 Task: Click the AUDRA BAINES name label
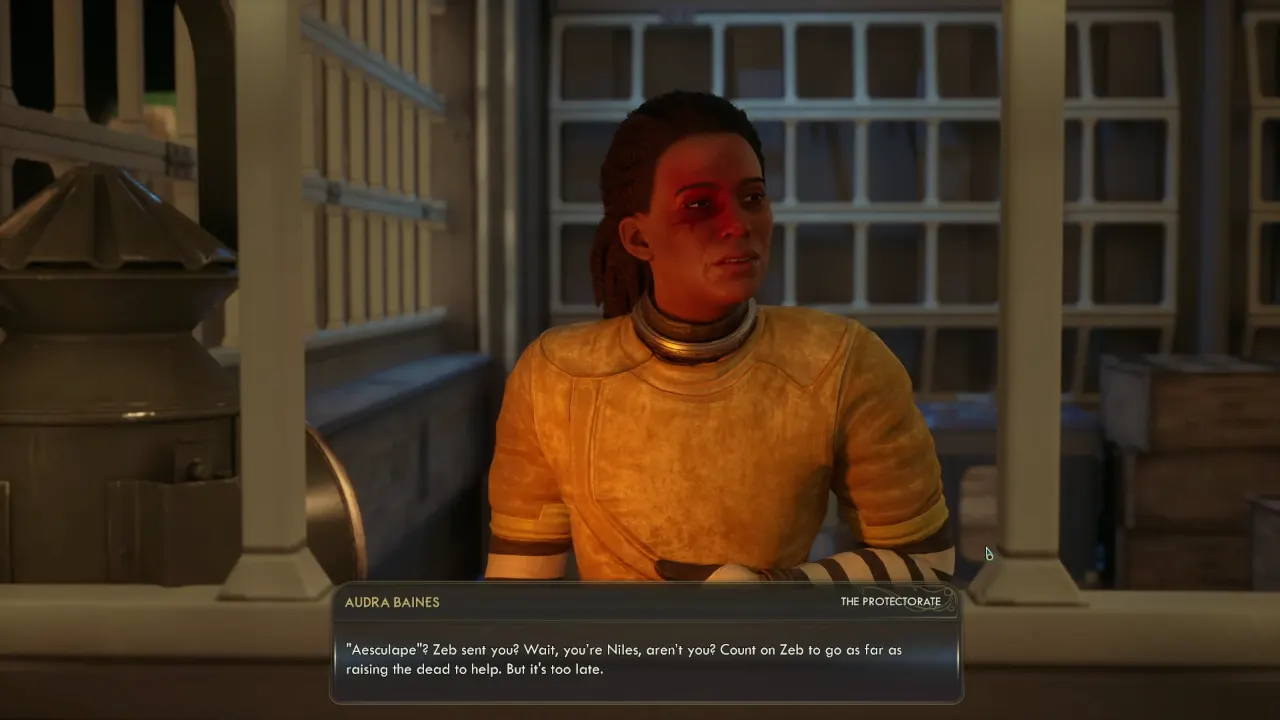click(x=393, y=602)
